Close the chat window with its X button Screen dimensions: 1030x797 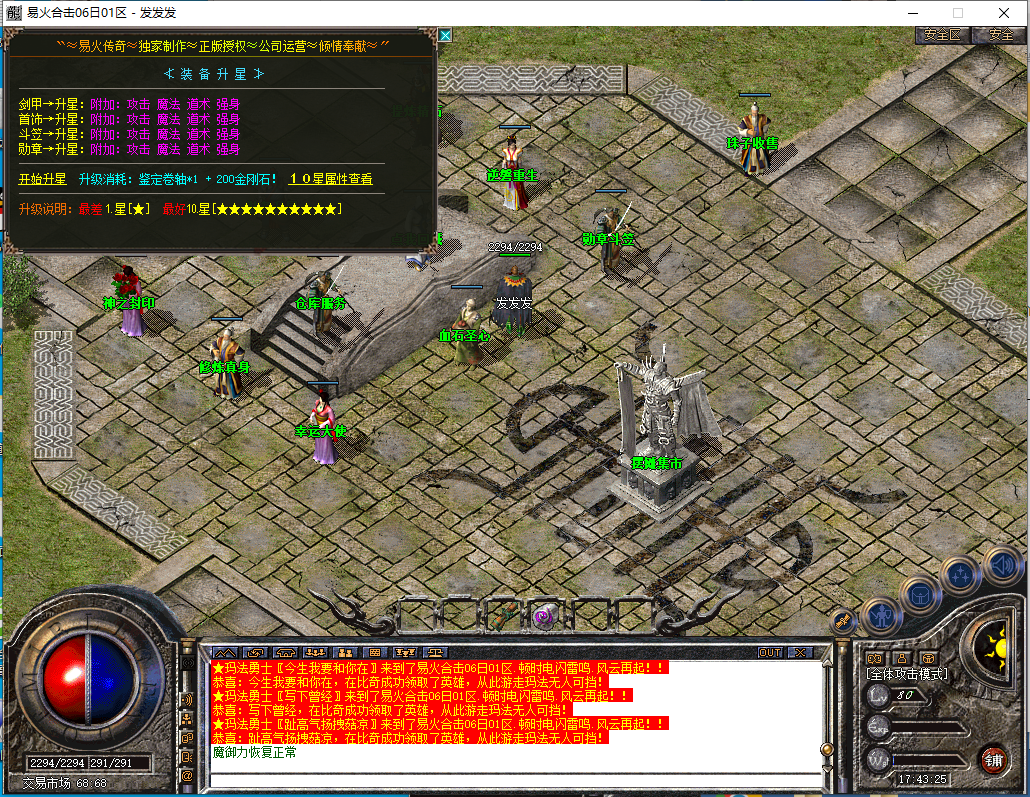tap(799, 652)
